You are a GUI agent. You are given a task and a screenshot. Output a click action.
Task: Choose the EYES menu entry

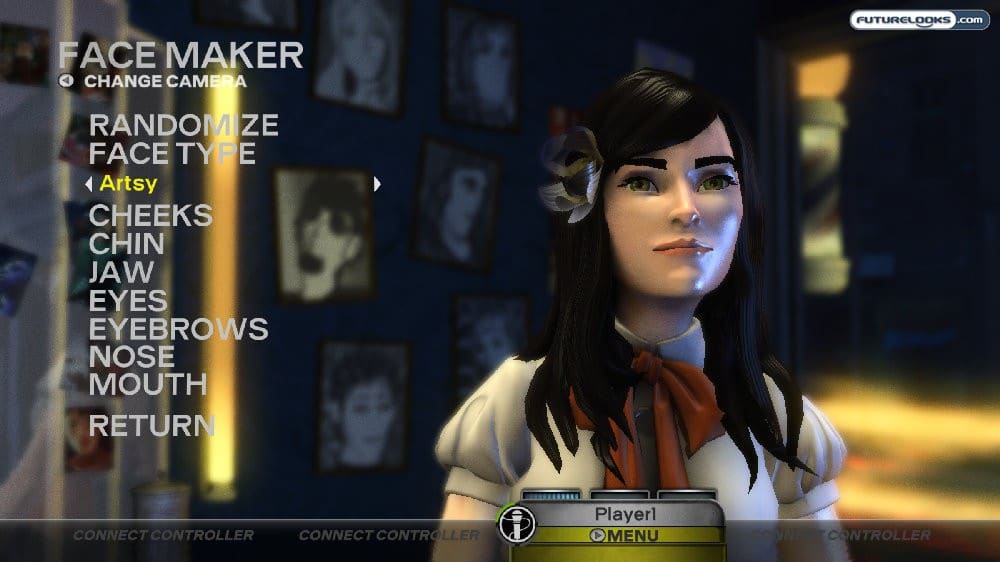128,300
